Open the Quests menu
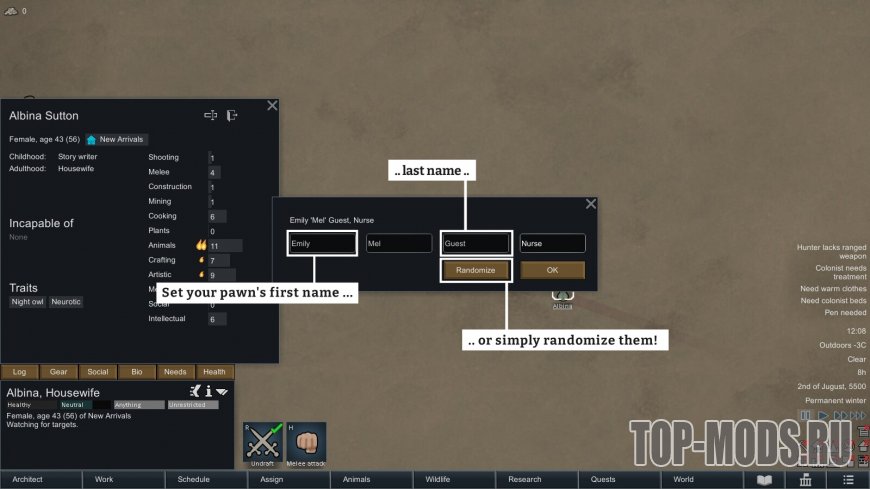 (603, 479)
